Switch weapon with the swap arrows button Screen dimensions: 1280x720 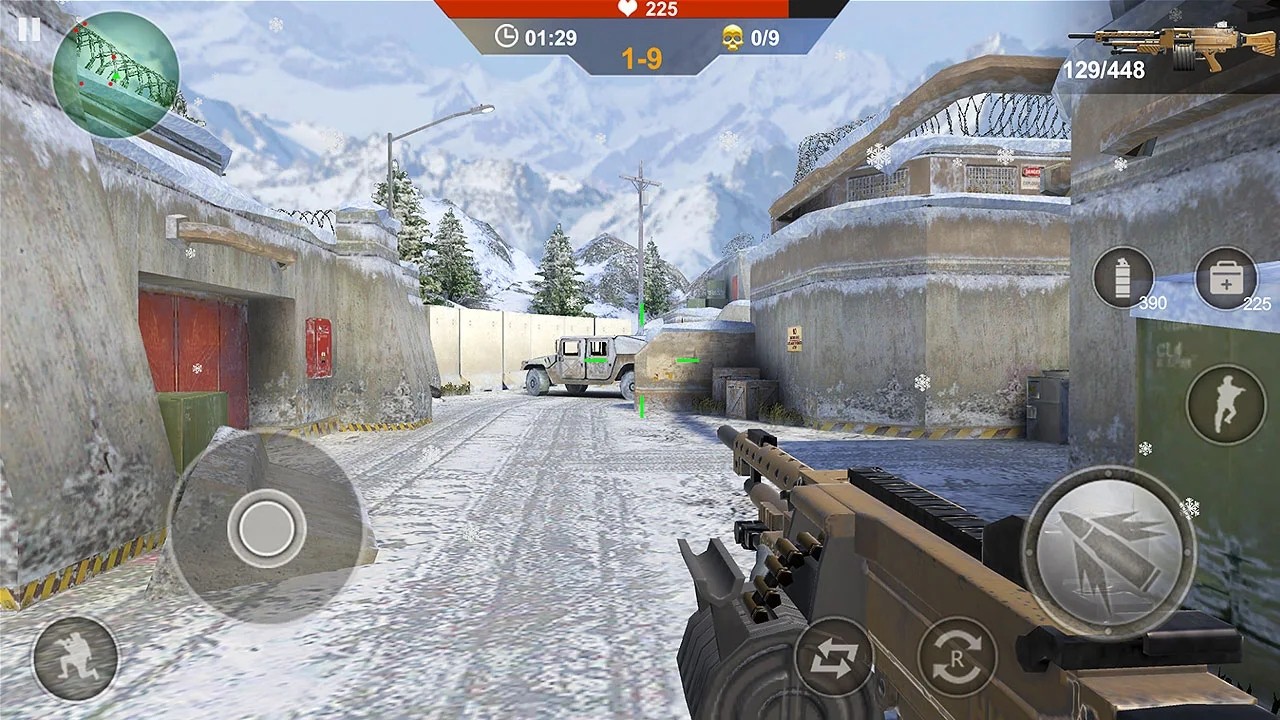point(833,657)
